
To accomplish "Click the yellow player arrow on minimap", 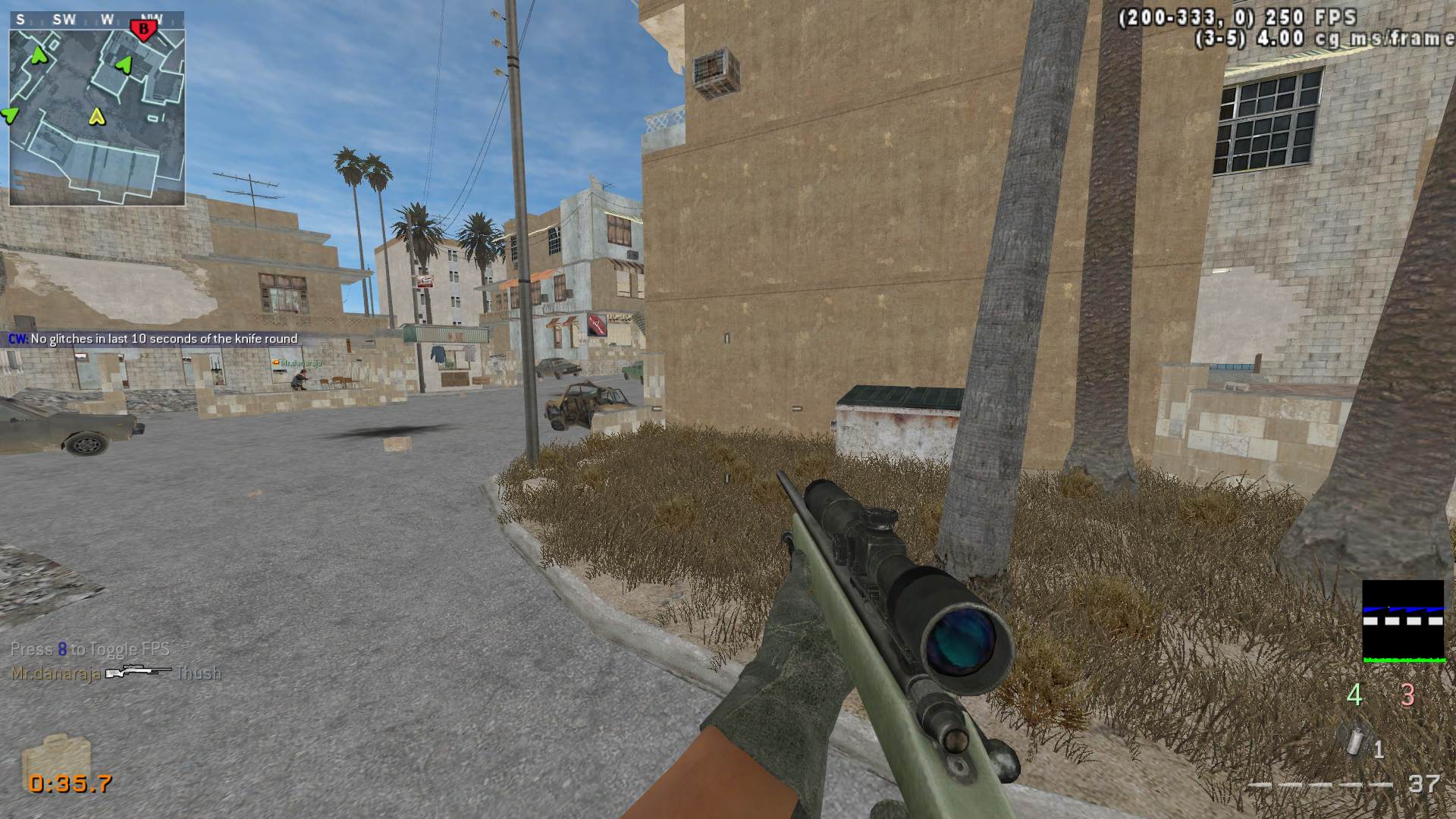I will [x=96, y=117].
